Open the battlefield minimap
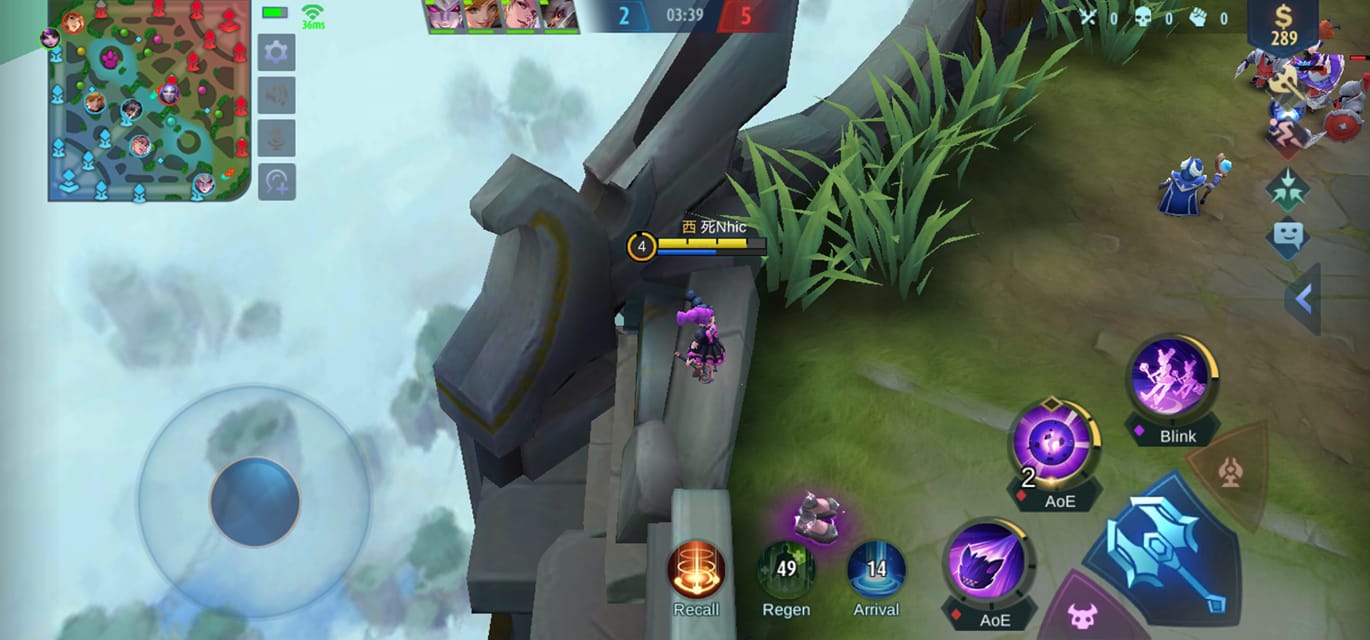Screen dimensions: 1370x640 click(148, 100)
